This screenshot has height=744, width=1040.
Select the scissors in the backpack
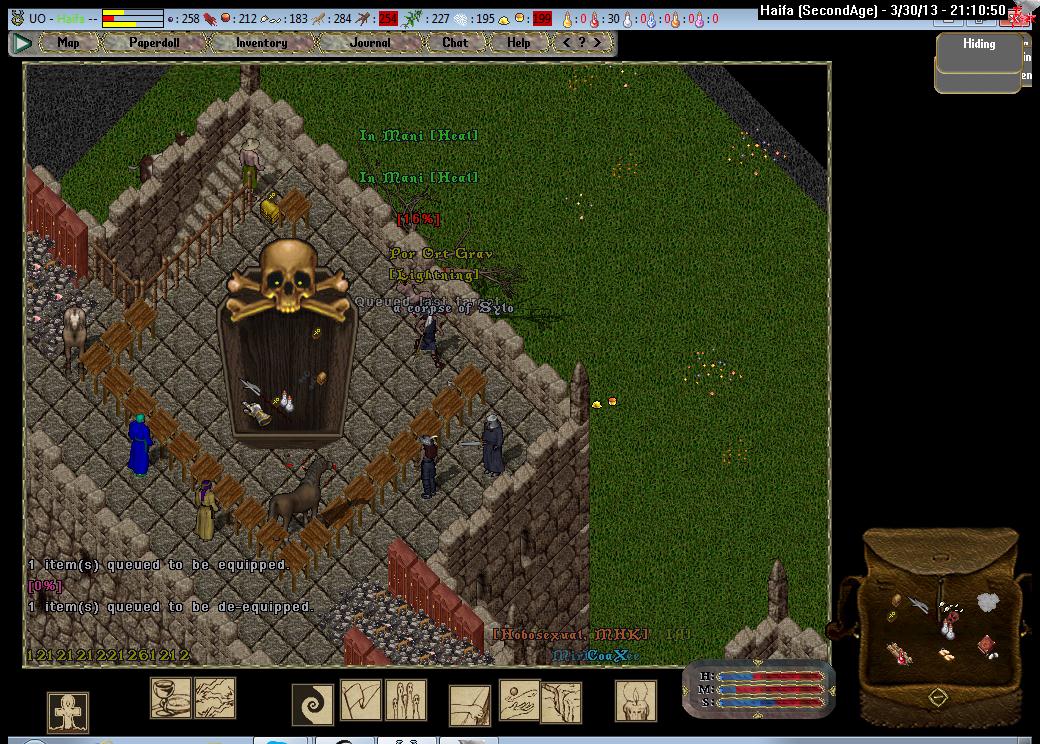pyautogui.click(x=918, y=604)
